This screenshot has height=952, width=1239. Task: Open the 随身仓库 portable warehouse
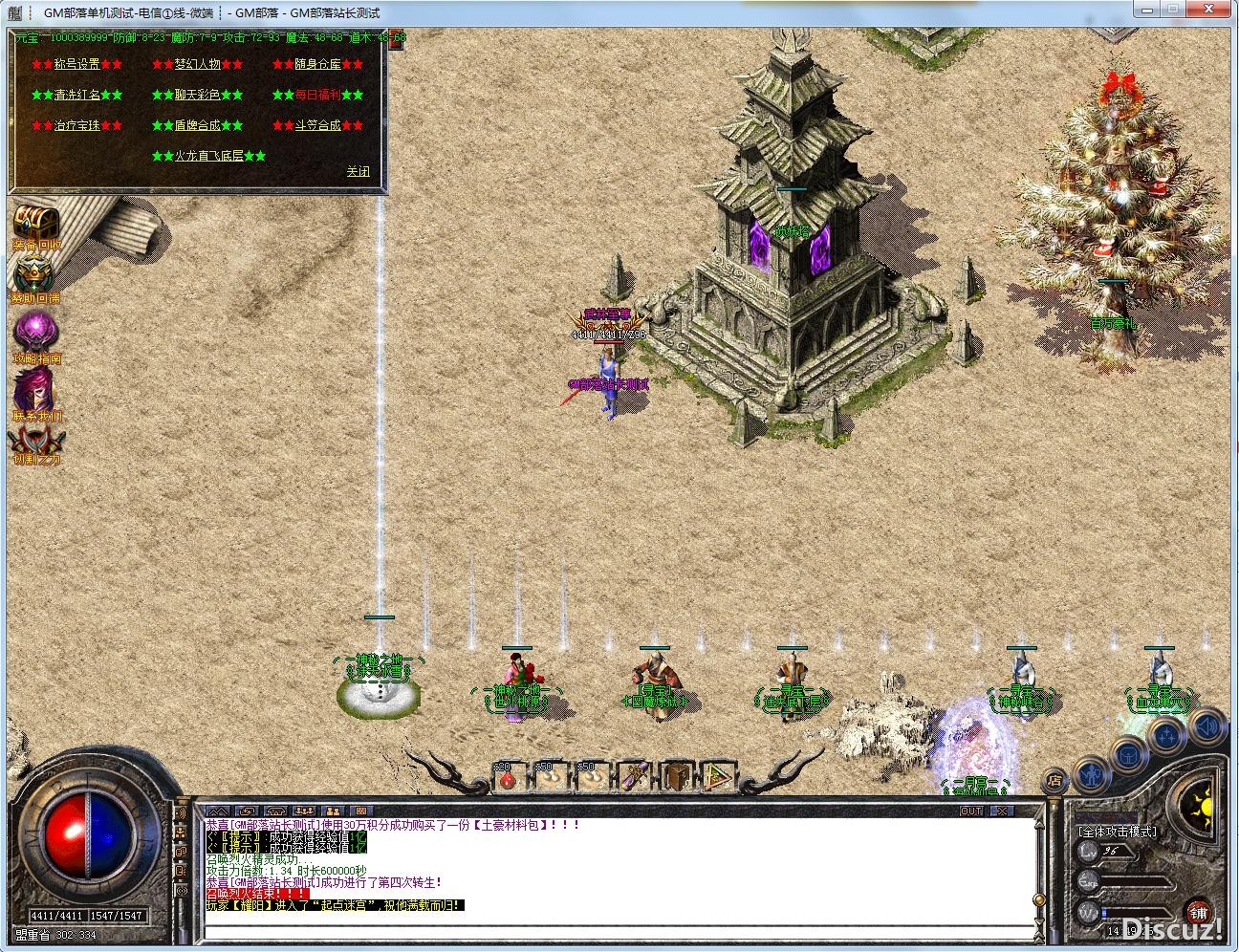point(317,64)
